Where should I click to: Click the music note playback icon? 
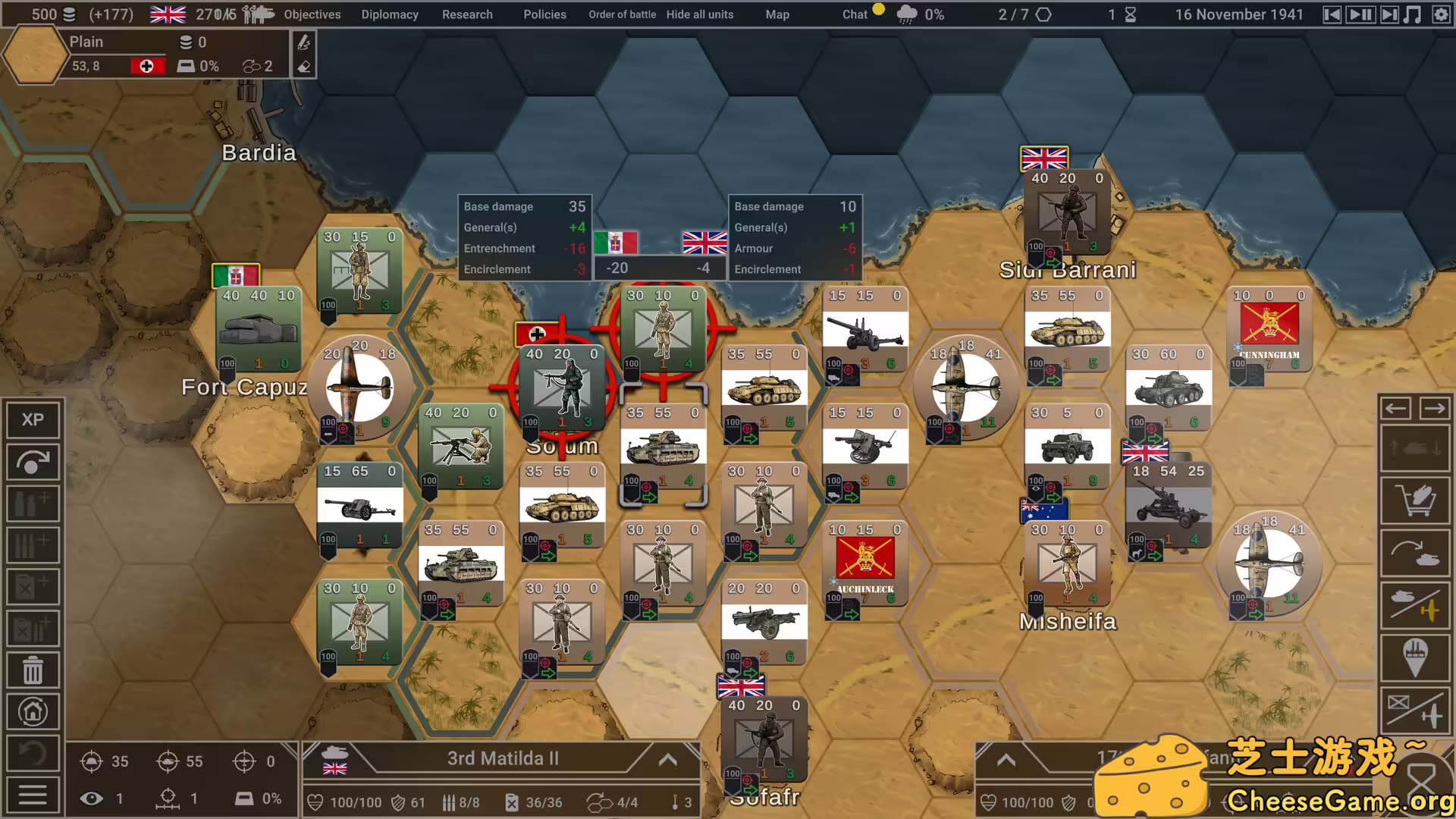click(1414, 14)
